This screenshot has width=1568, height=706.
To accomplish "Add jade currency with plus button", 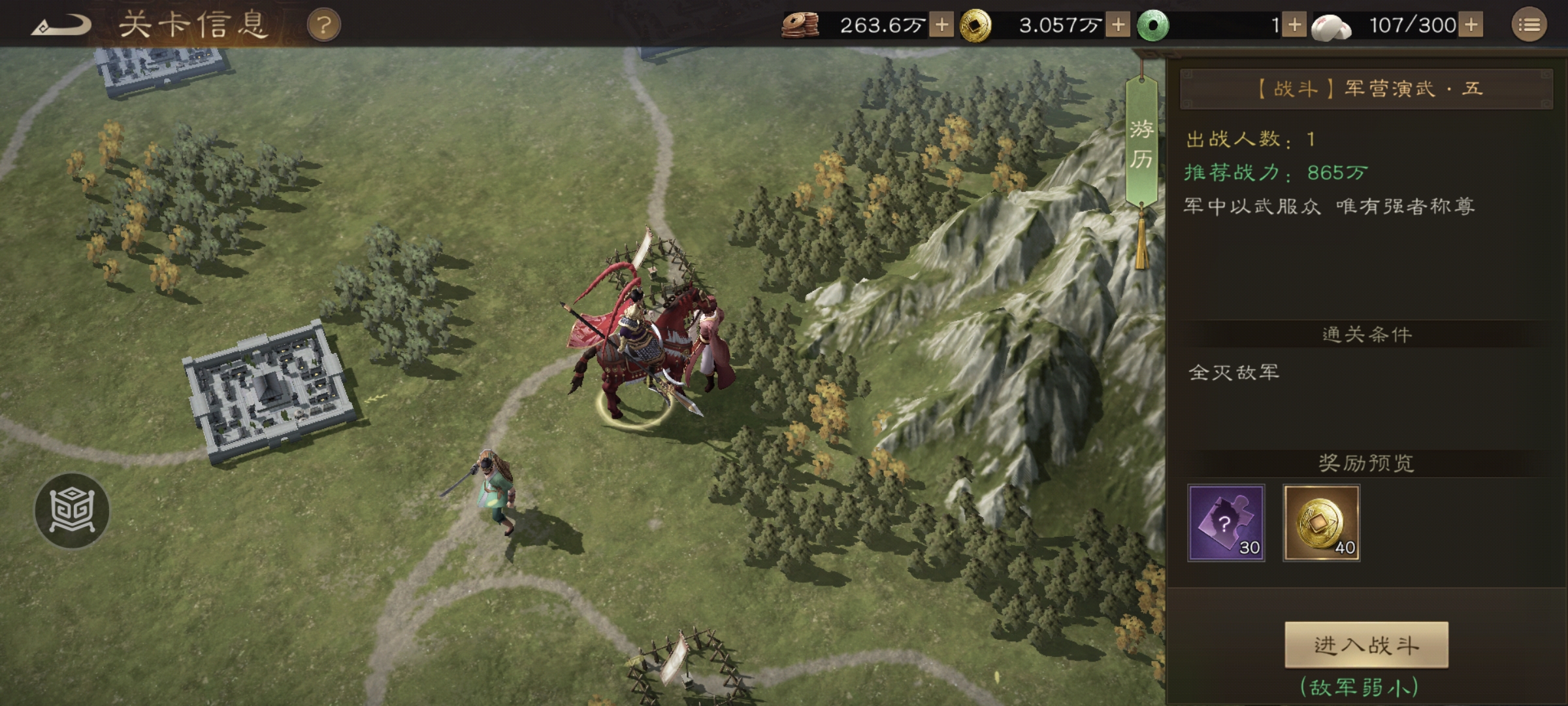I will (x=1294, y=25).
